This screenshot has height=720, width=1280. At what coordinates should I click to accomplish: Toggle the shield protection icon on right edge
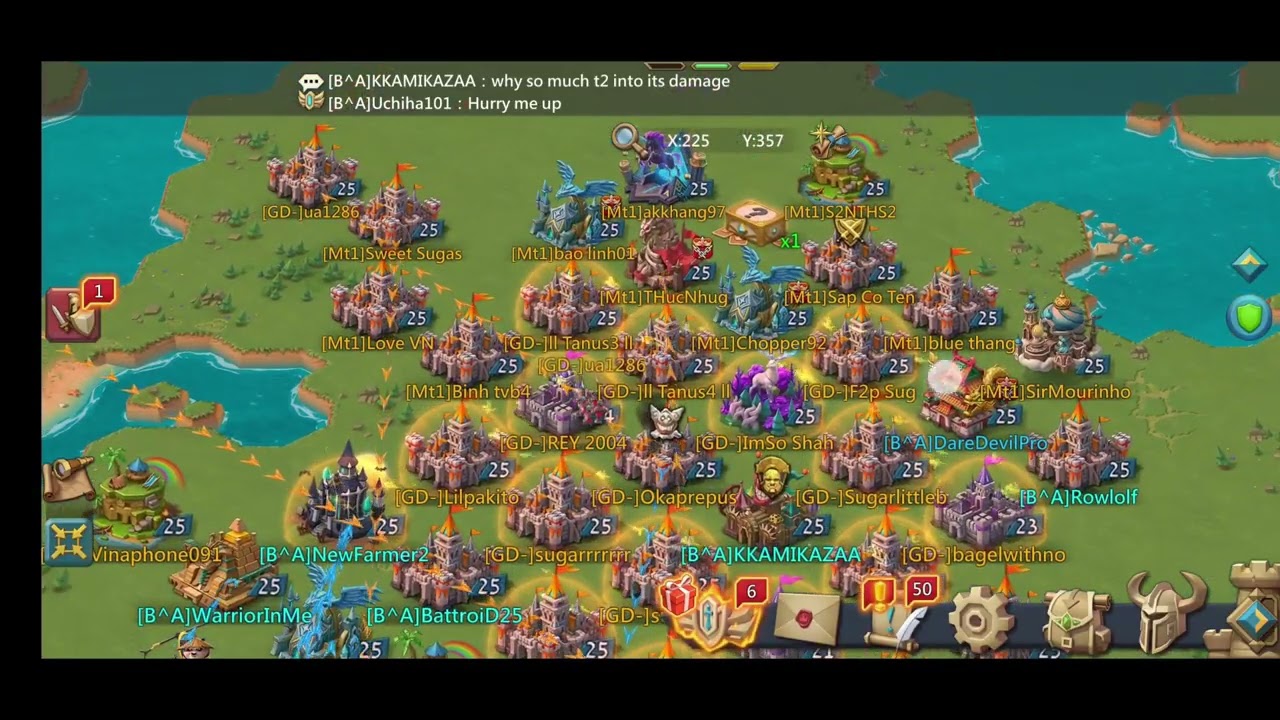[1250, 317]
